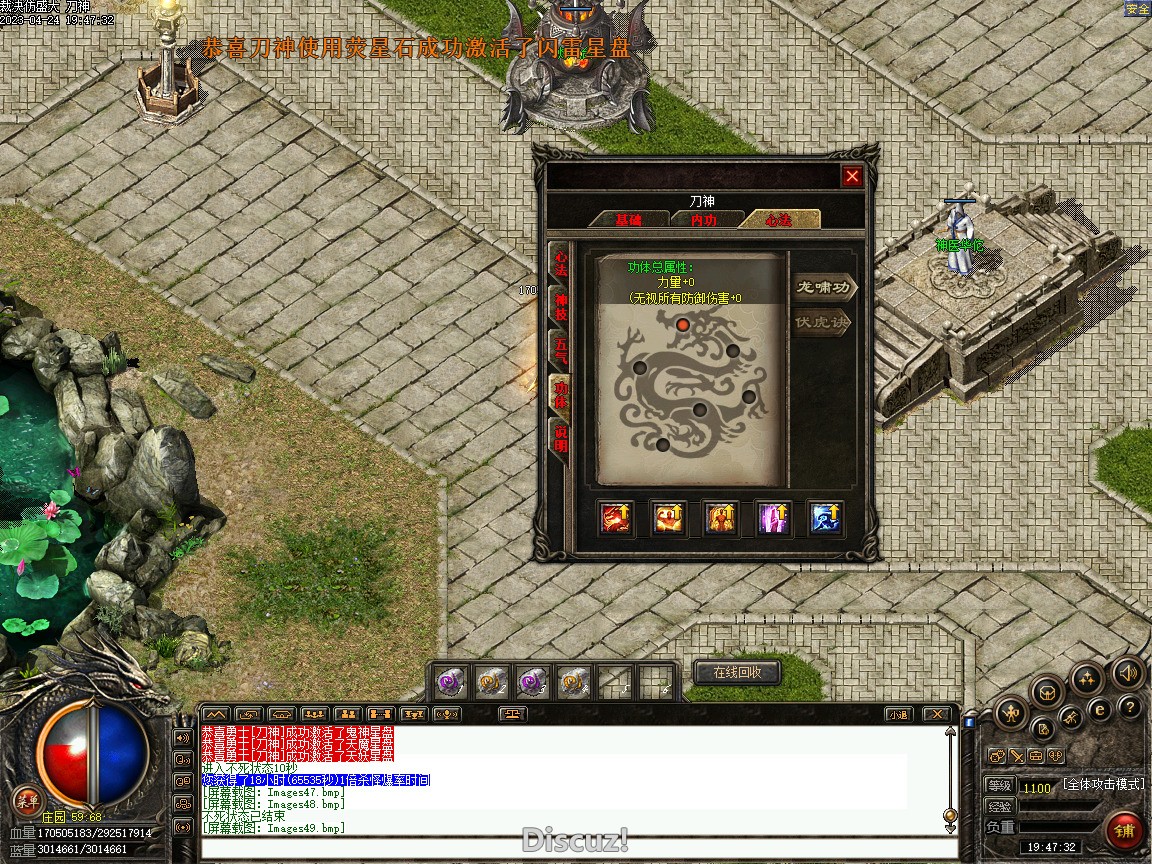This screenshot has height=864, width=1152.
Task: Open the red 铺 shop button
Action: pos(1125,831)
